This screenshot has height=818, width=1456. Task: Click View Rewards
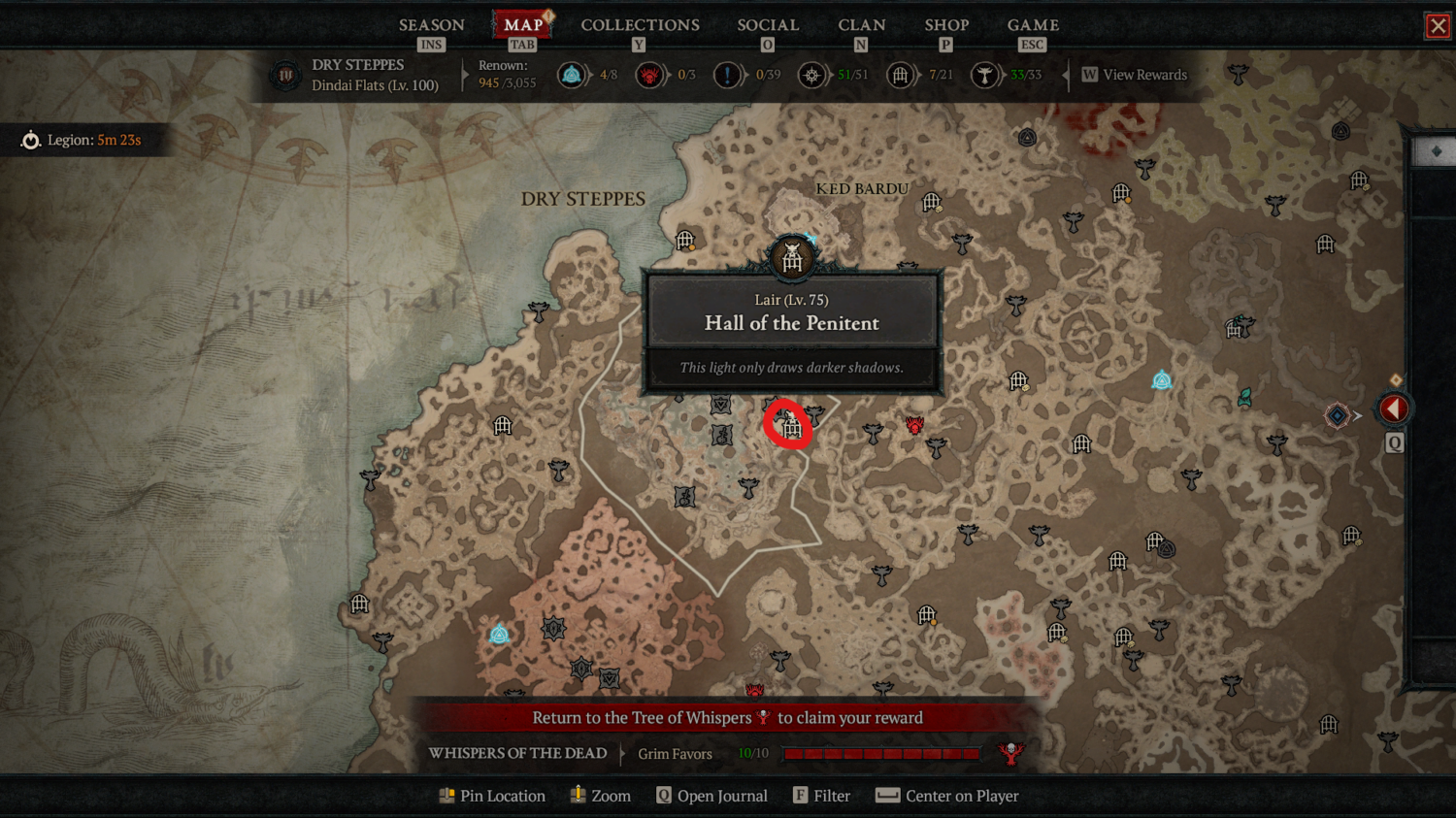click(1134, 75)
